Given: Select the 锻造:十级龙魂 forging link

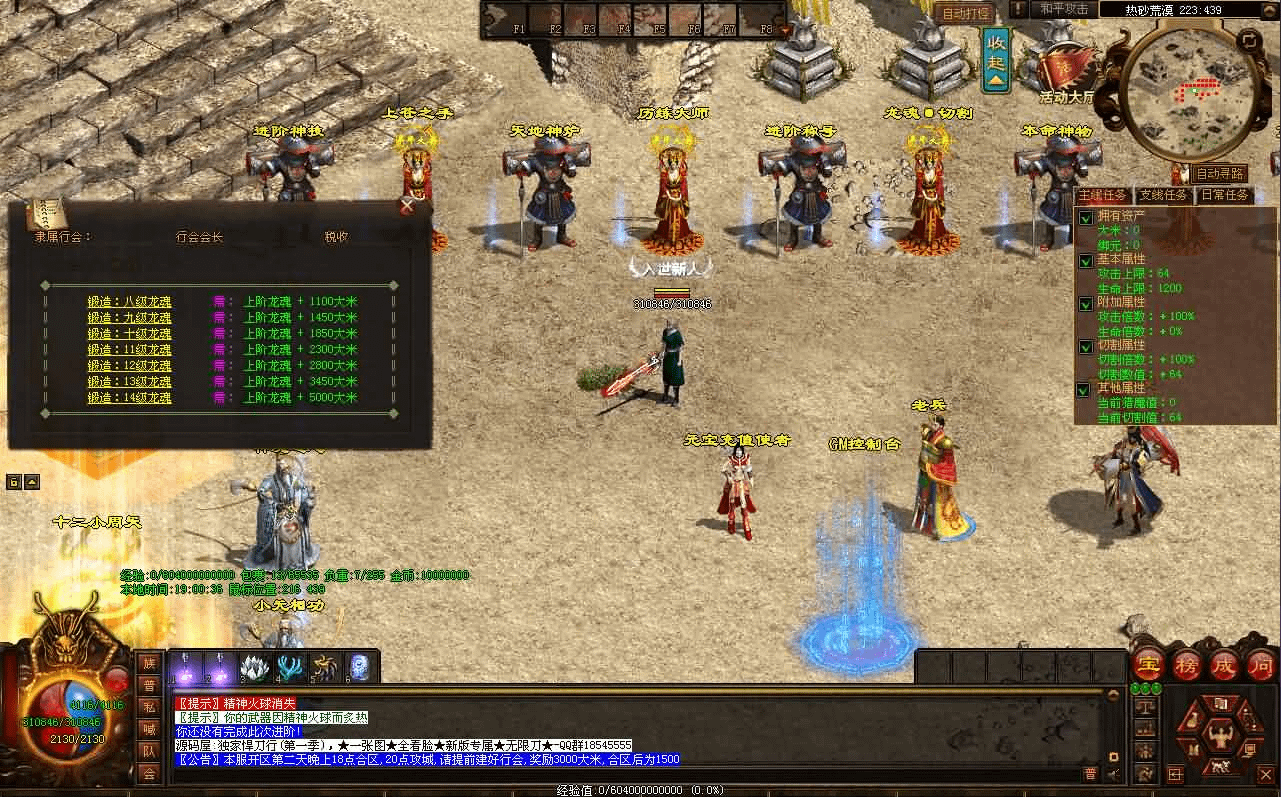Looking at the screenshot, I should [129, 333].
